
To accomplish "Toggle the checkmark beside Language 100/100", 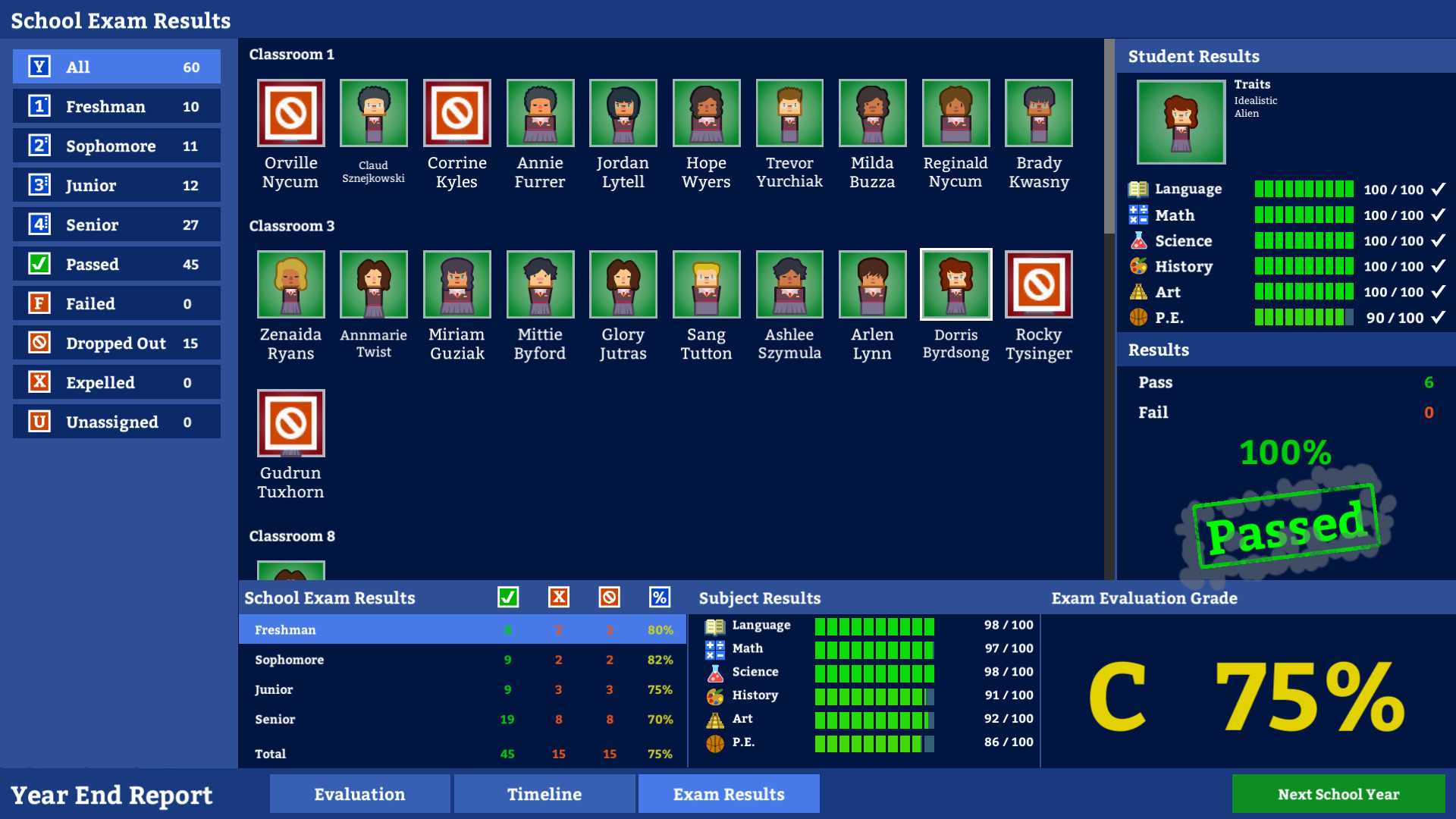I will point(1439,190).
